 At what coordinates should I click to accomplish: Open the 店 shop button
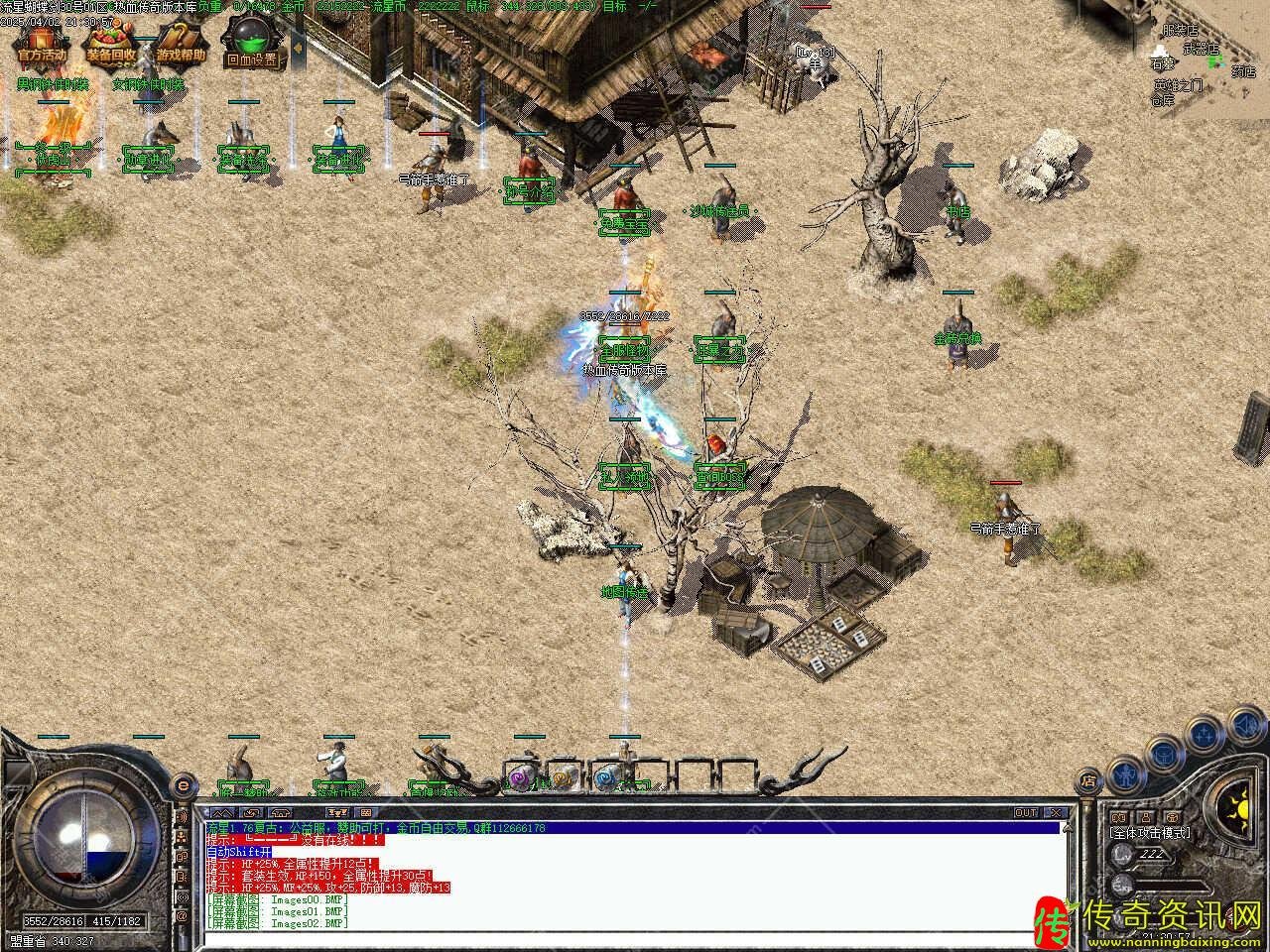point(1088,780)
